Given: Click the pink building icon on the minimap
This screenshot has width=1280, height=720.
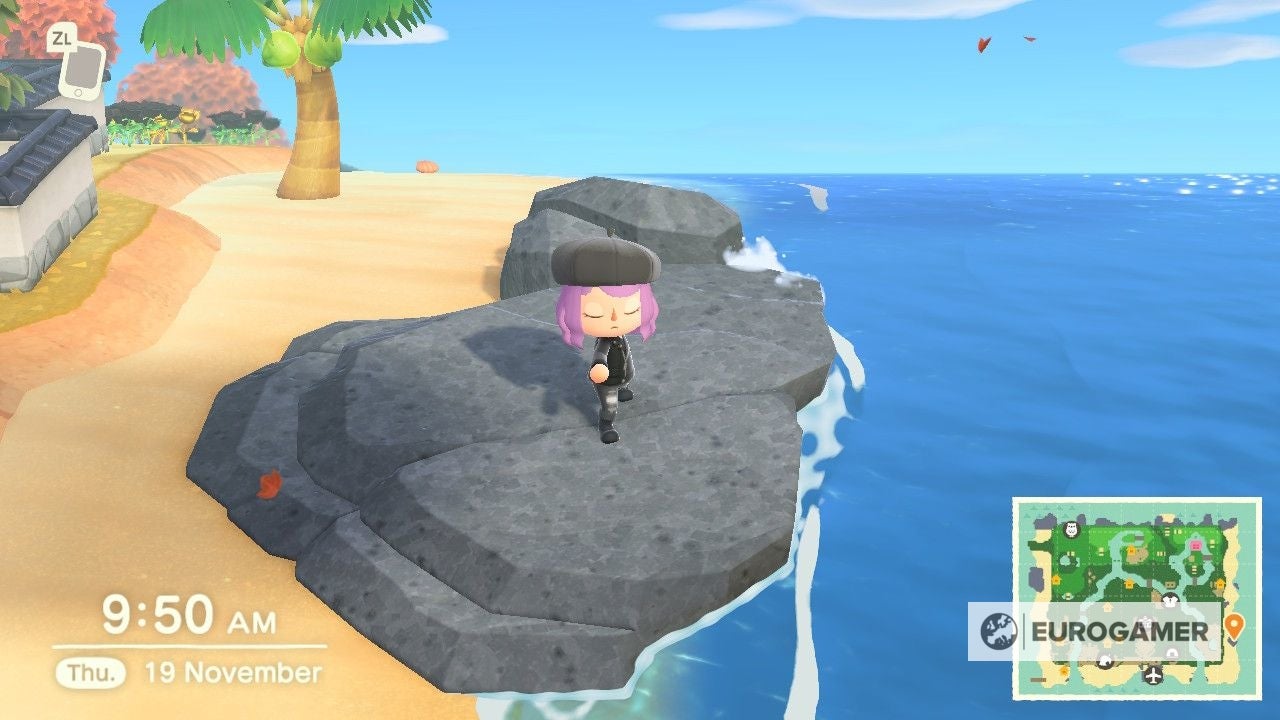Looking at the screenshot, I should coord(1195,546).
